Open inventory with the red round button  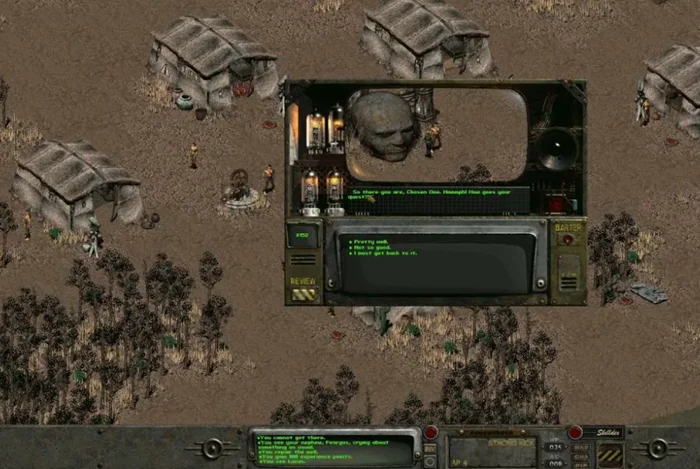(431, 432)
